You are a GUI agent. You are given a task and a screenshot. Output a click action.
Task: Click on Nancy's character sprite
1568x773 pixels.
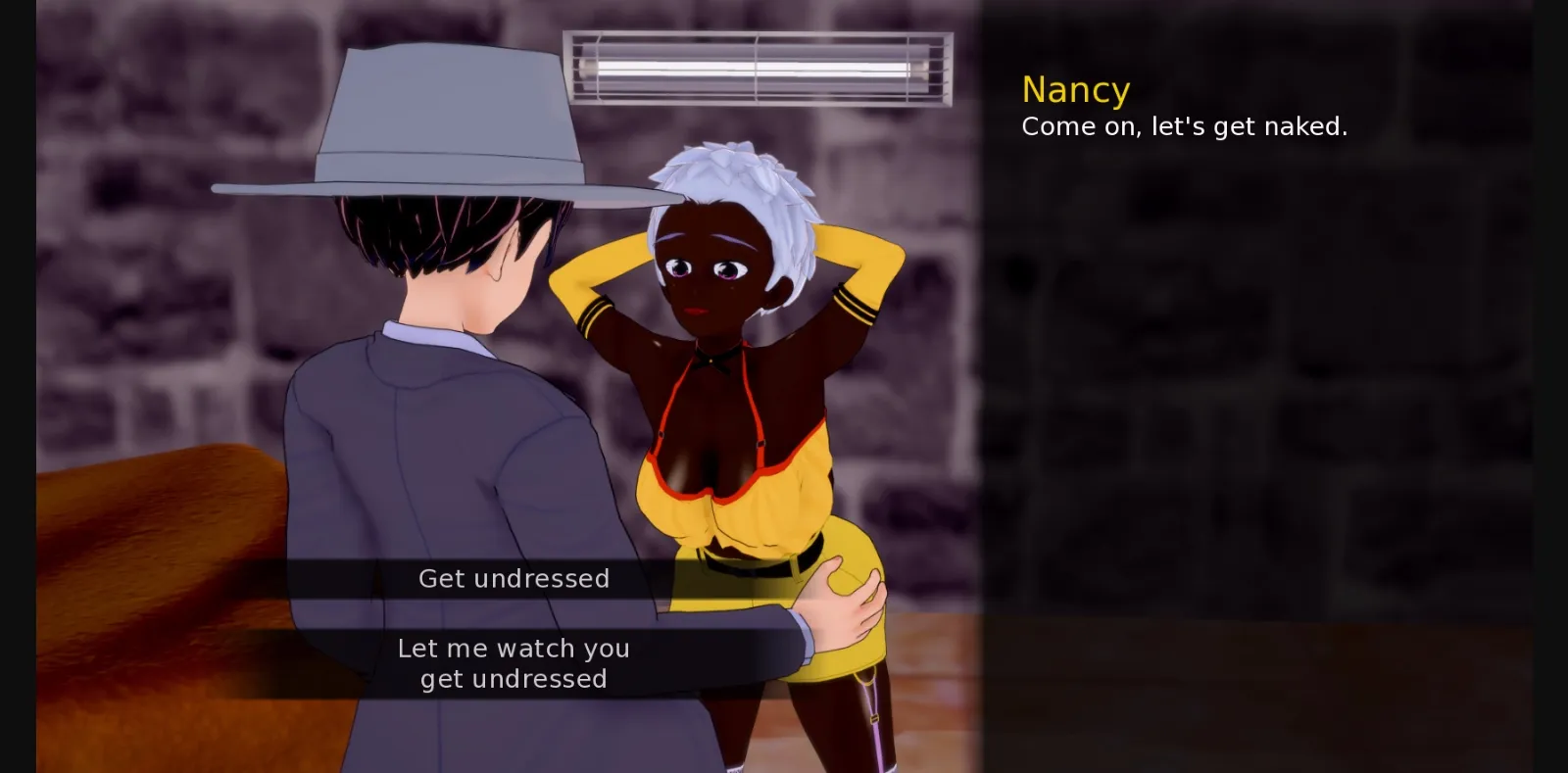point(725,392)
